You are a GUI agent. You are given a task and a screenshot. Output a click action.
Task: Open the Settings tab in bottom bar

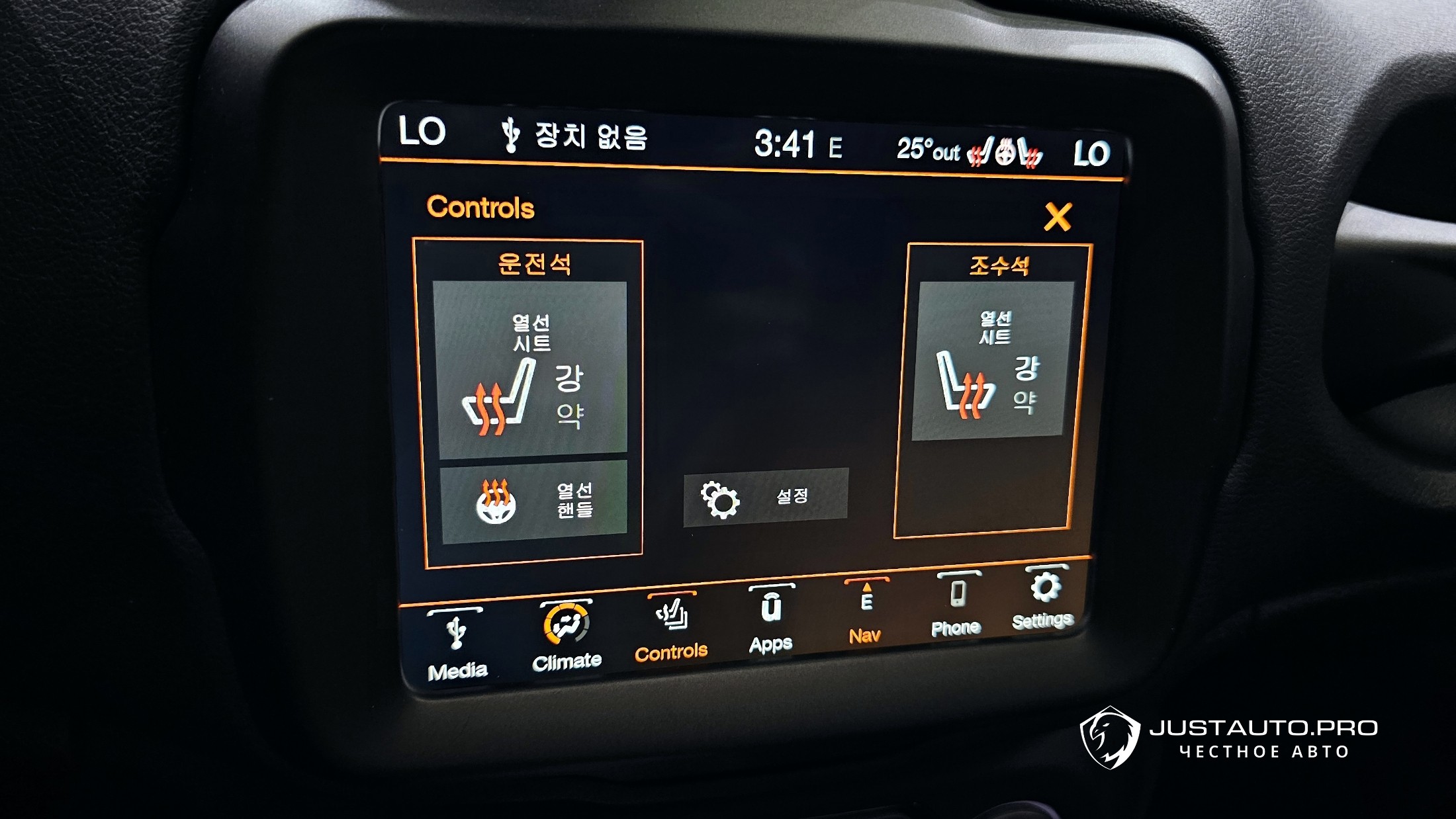pos(1043,598)
